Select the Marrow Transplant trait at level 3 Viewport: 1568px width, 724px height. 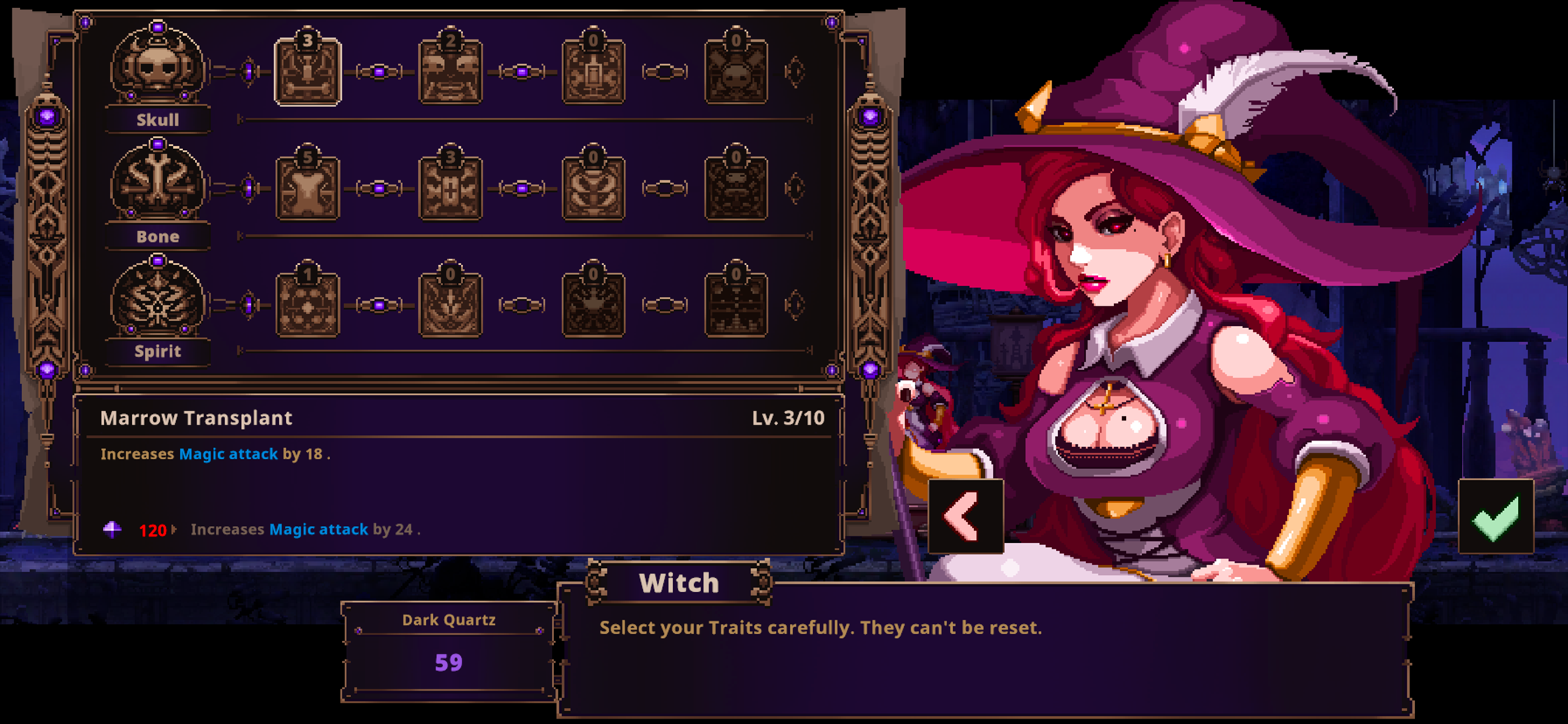pyautogui.click(x=307, y=72)
